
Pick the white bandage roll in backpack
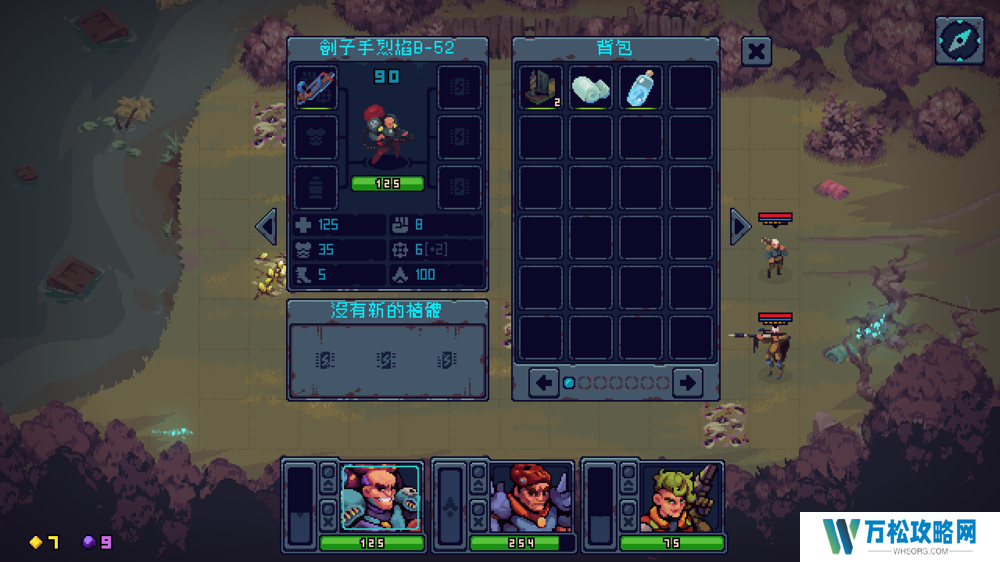point(591,88)
